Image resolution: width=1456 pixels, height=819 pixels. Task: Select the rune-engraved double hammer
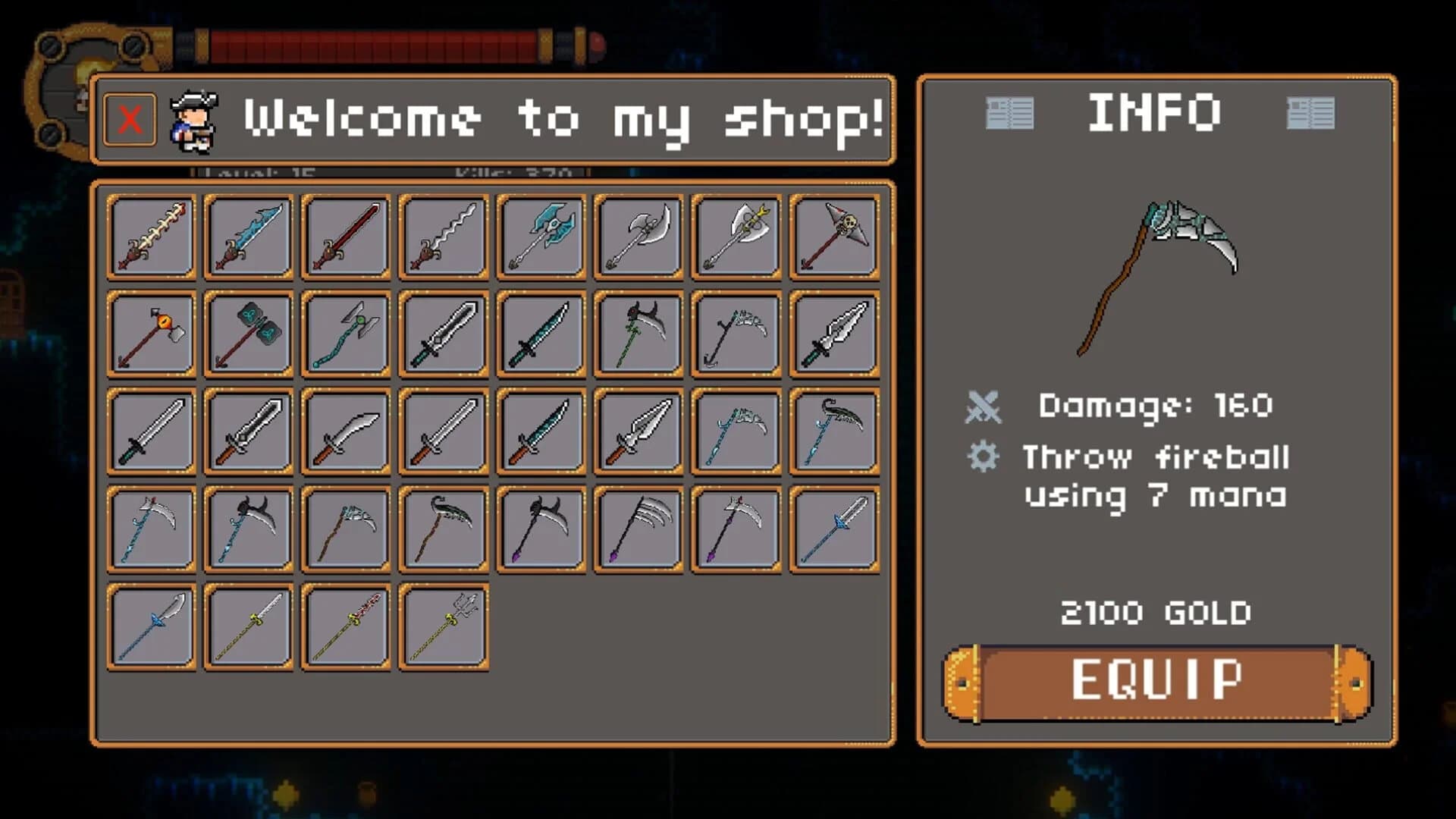tap(248, 334)
